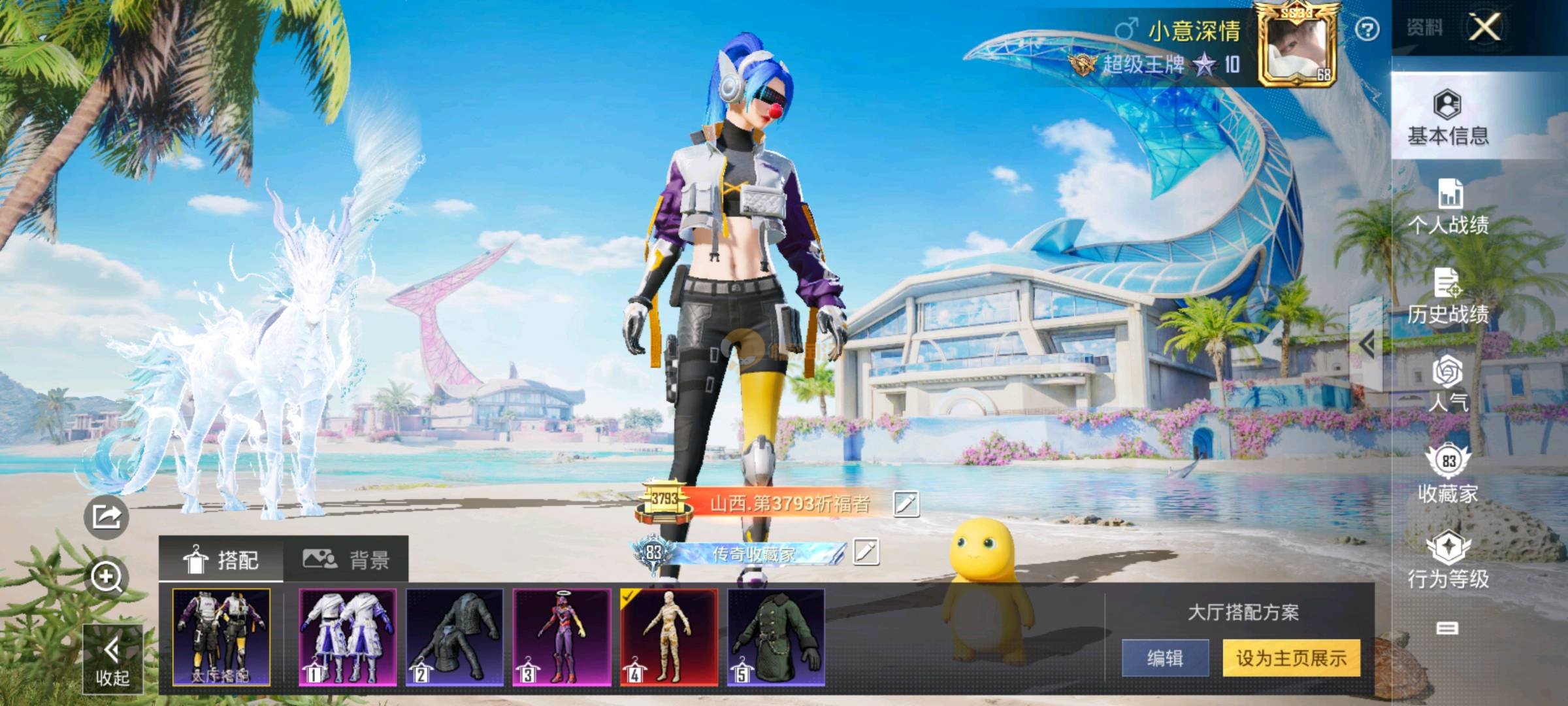Switch to the 背景 background tab
Image resolution: width=1568 pixels, height=706 pixels.
346,560
